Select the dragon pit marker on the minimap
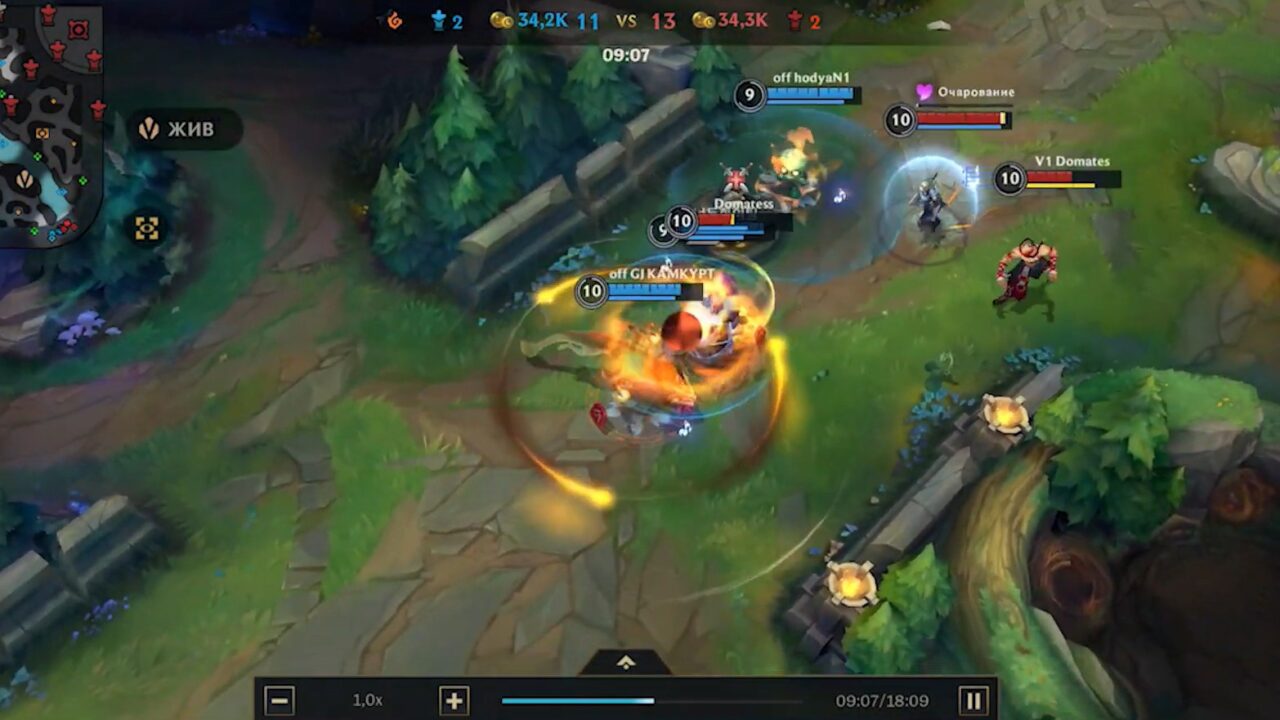 coord(24,180)
